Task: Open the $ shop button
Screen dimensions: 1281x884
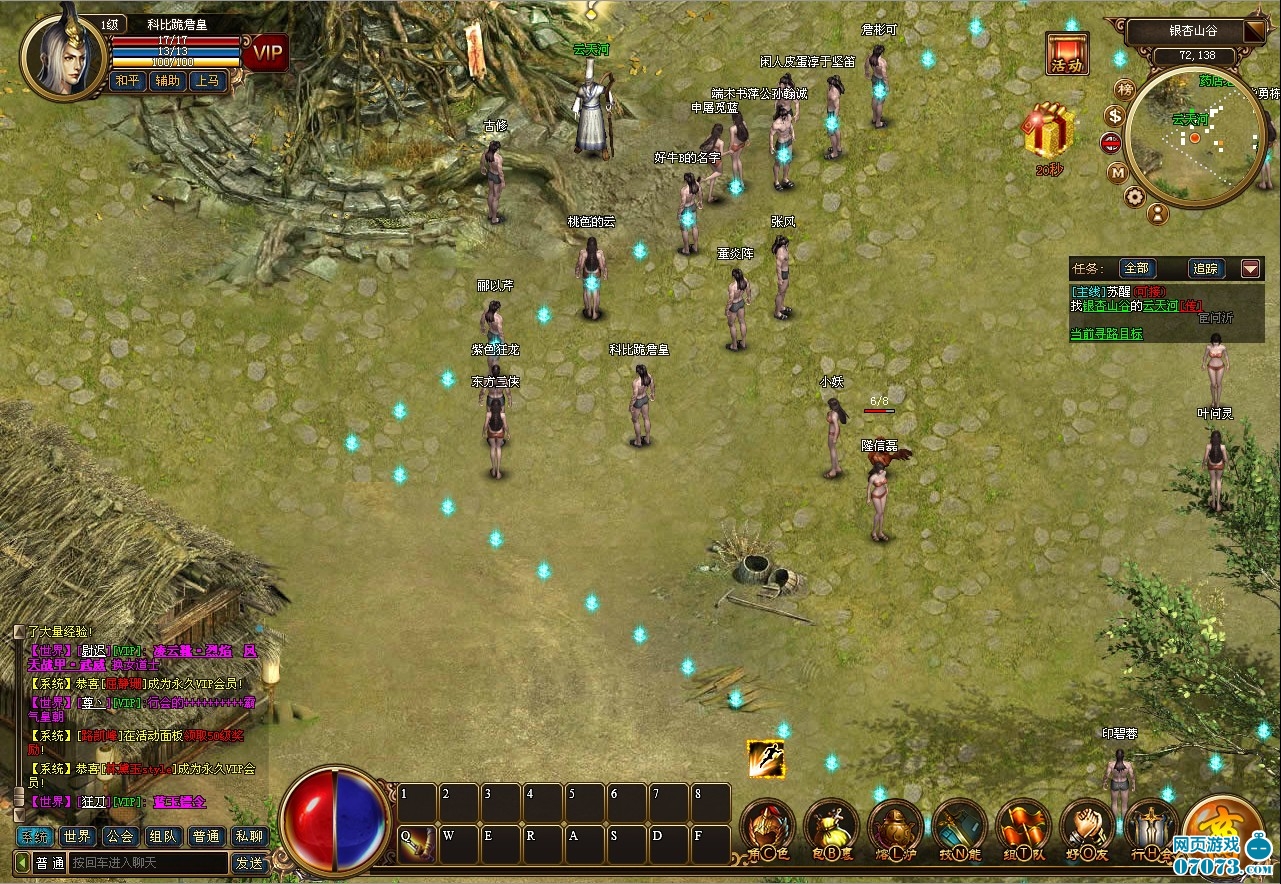Action: pos(1115,116)
